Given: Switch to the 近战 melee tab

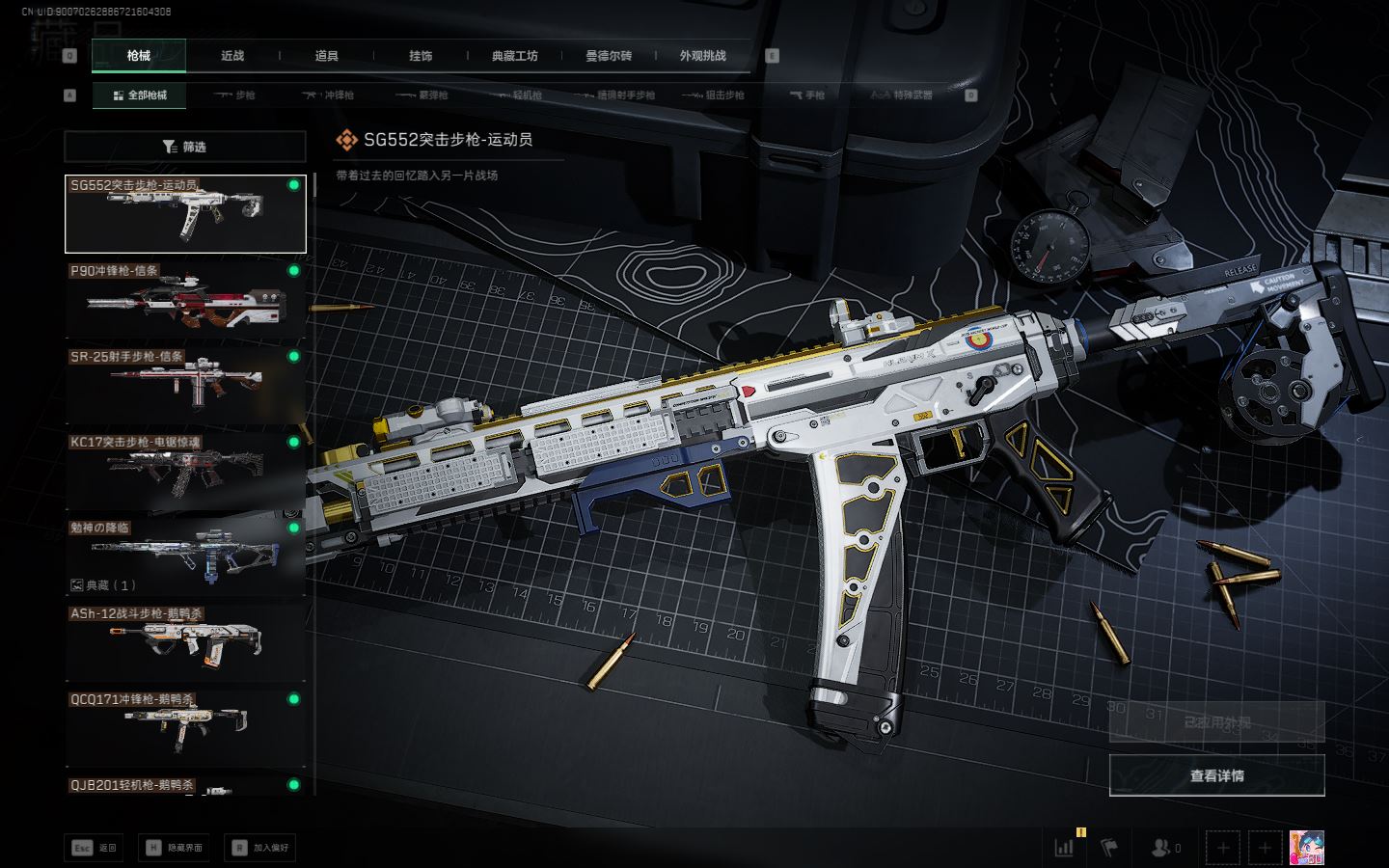Looking at the screenshot, I should click(x=232, y=56).
